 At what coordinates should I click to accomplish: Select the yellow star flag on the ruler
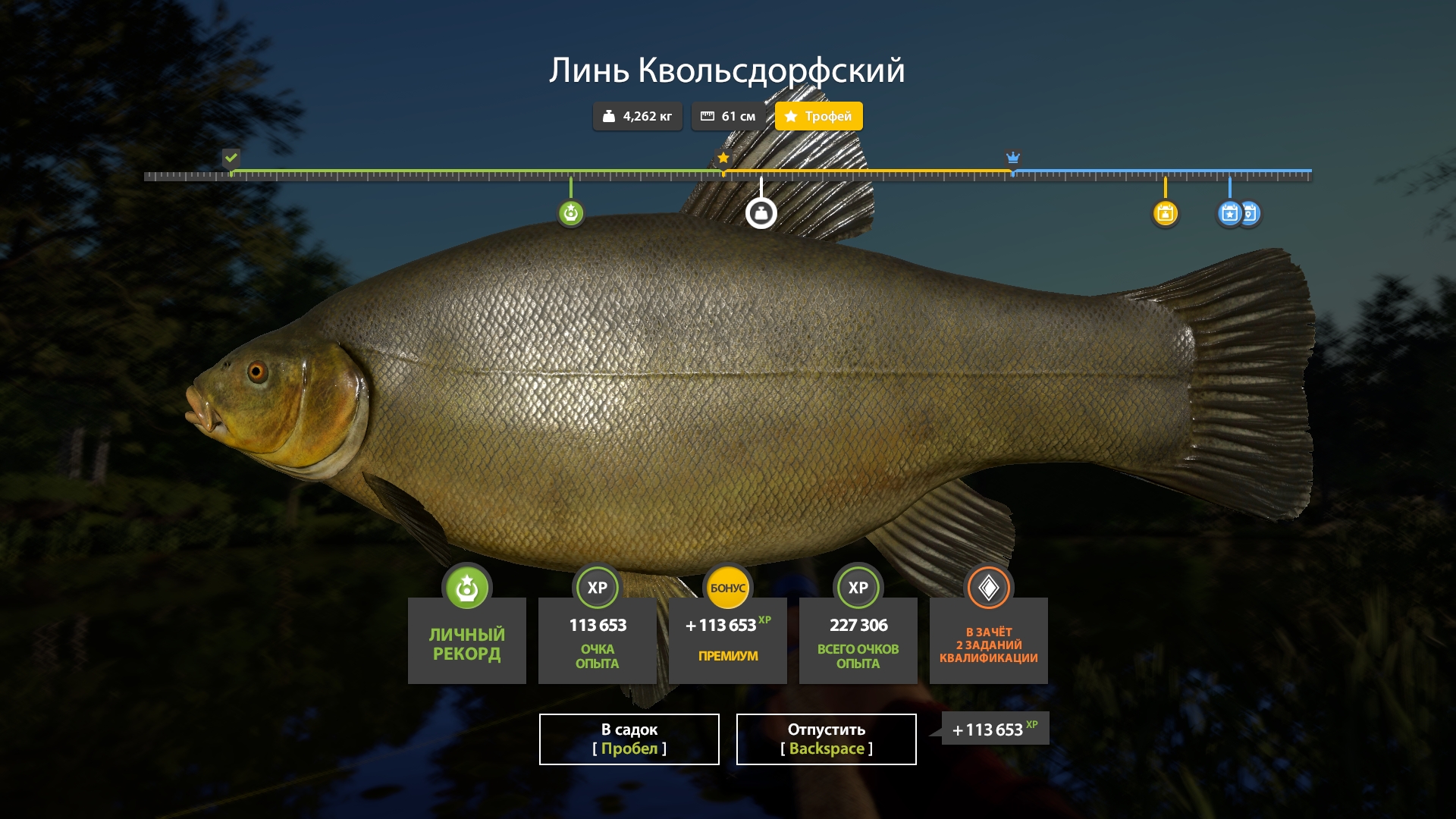(x=723, y=158)
